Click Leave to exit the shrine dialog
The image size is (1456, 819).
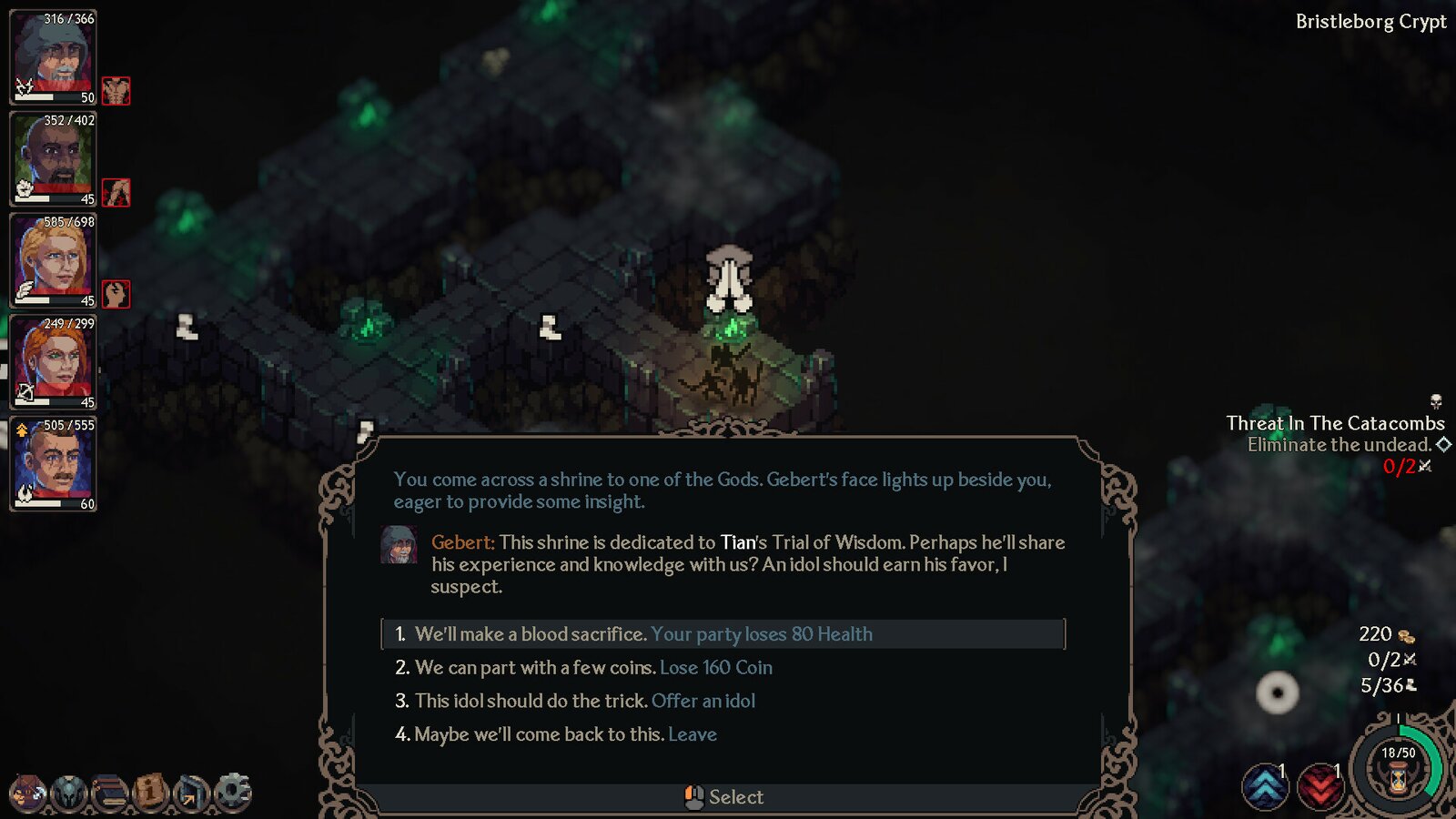[693, 734]
